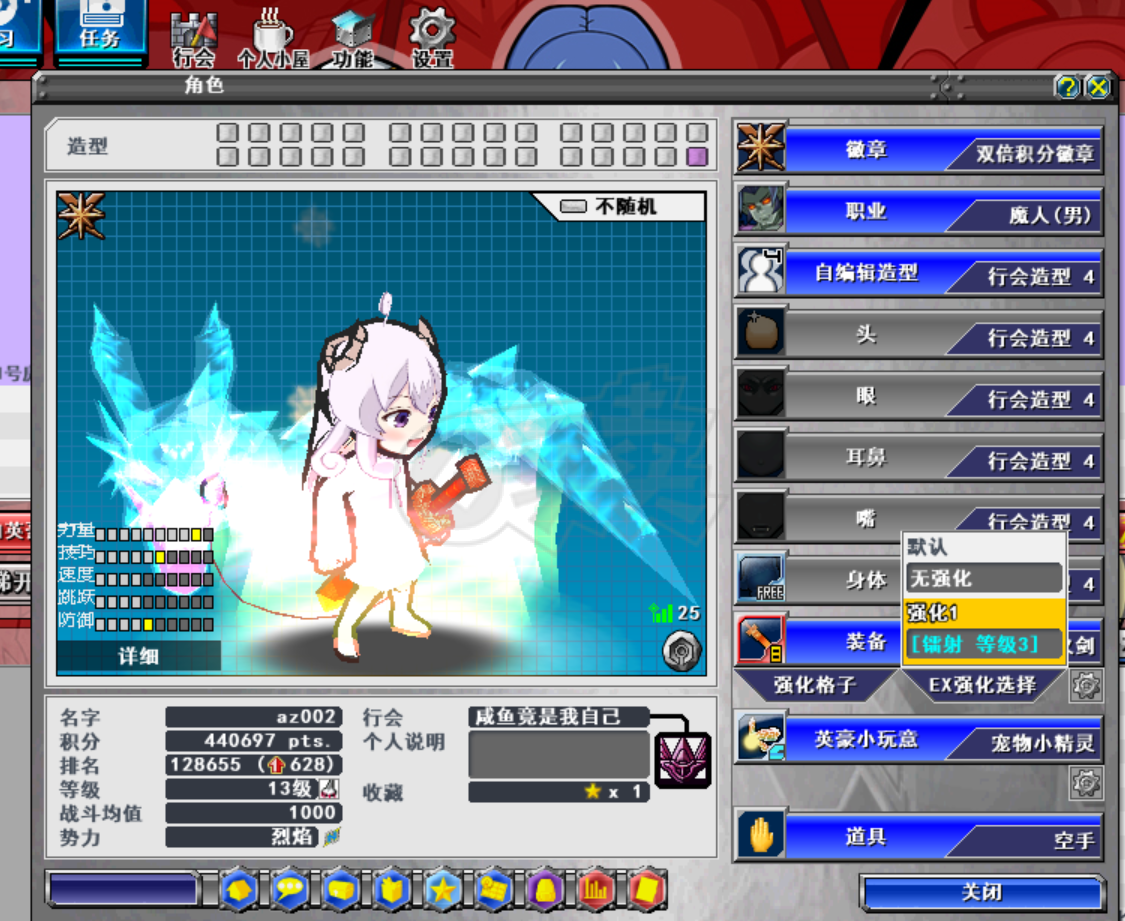This screenshot has width=1125, height=921.
Task: Click the 关闭 close button
Action: [x=982, y=892]
